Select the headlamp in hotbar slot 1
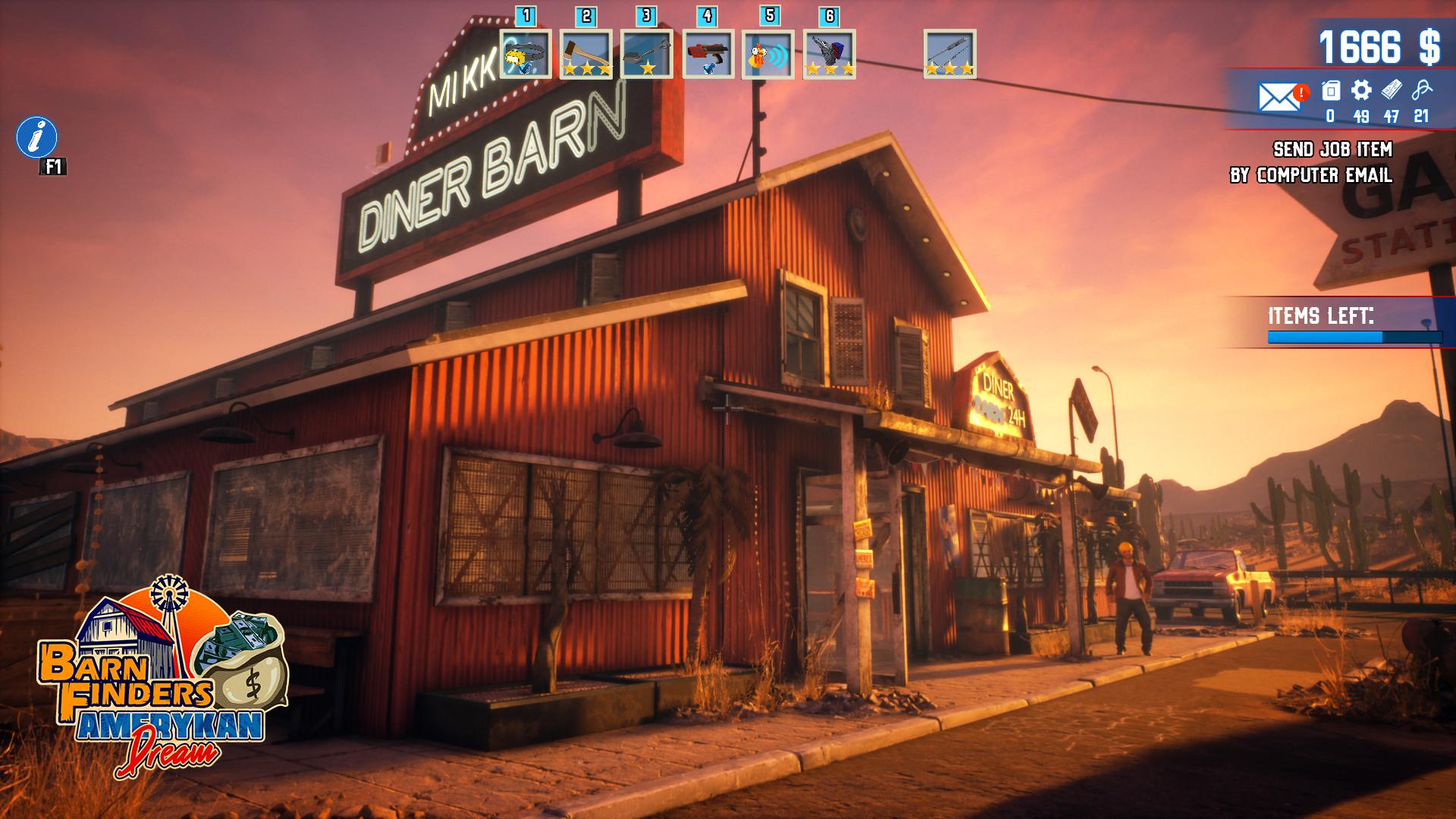 [526, 57]
